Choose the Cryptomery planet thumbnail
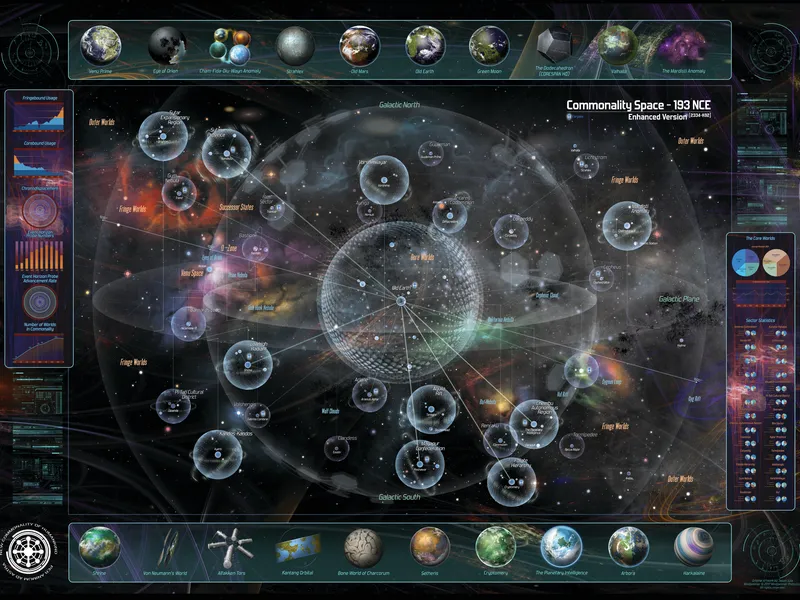The image size is (800, 600). [x=496, y=546]
